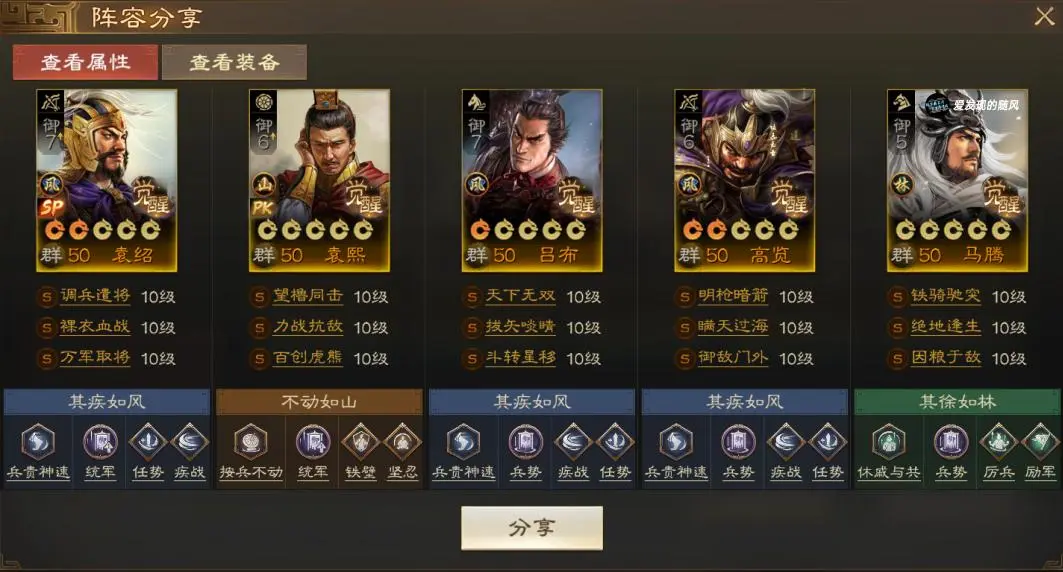1063x572 pixels.
Task: Choose the 吕布 general card
Action: (x=532, y=180)
